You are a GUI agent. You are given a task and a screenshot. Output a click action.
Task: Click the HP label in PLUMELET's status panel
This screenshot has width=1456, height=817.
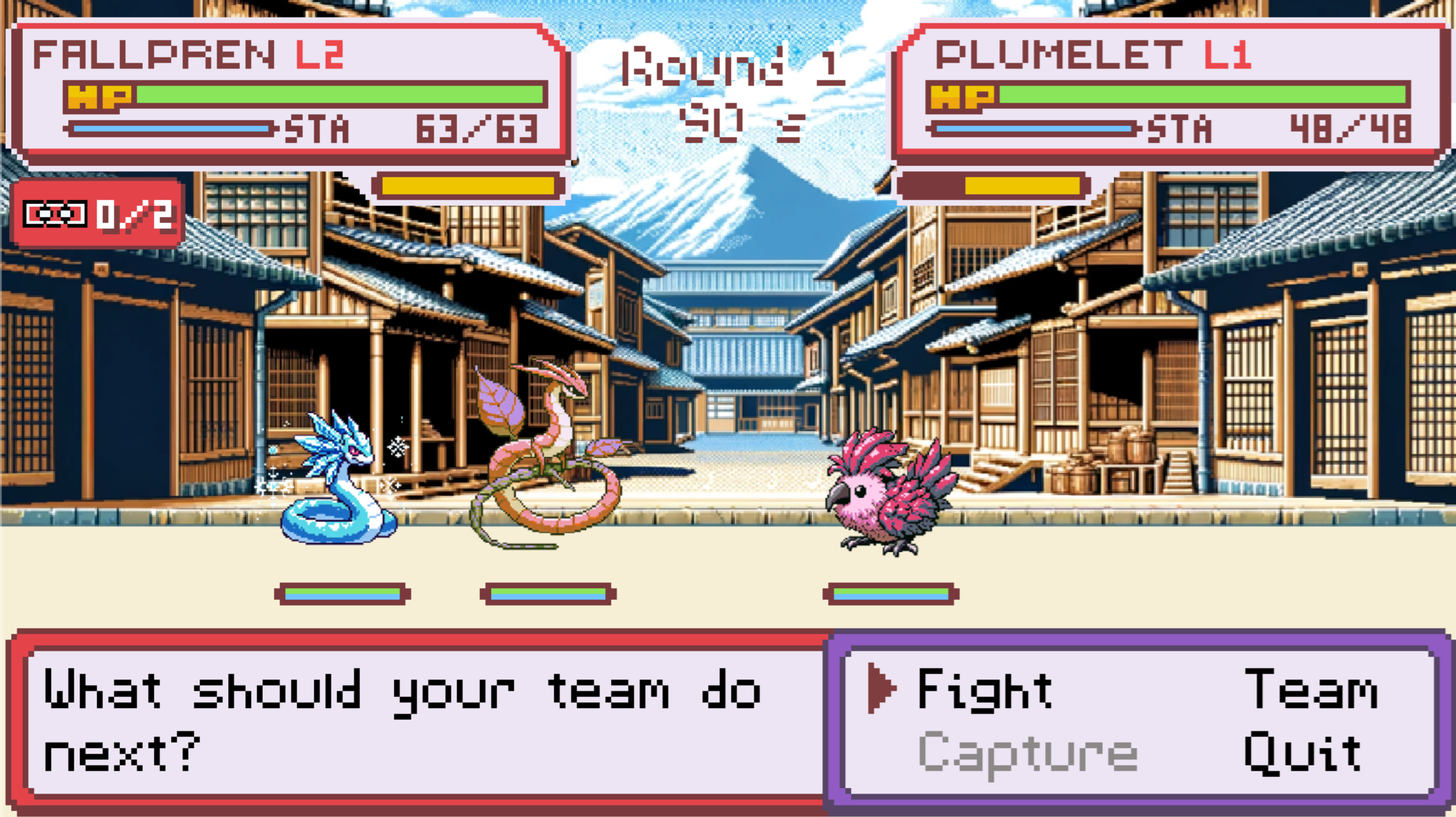963,97
